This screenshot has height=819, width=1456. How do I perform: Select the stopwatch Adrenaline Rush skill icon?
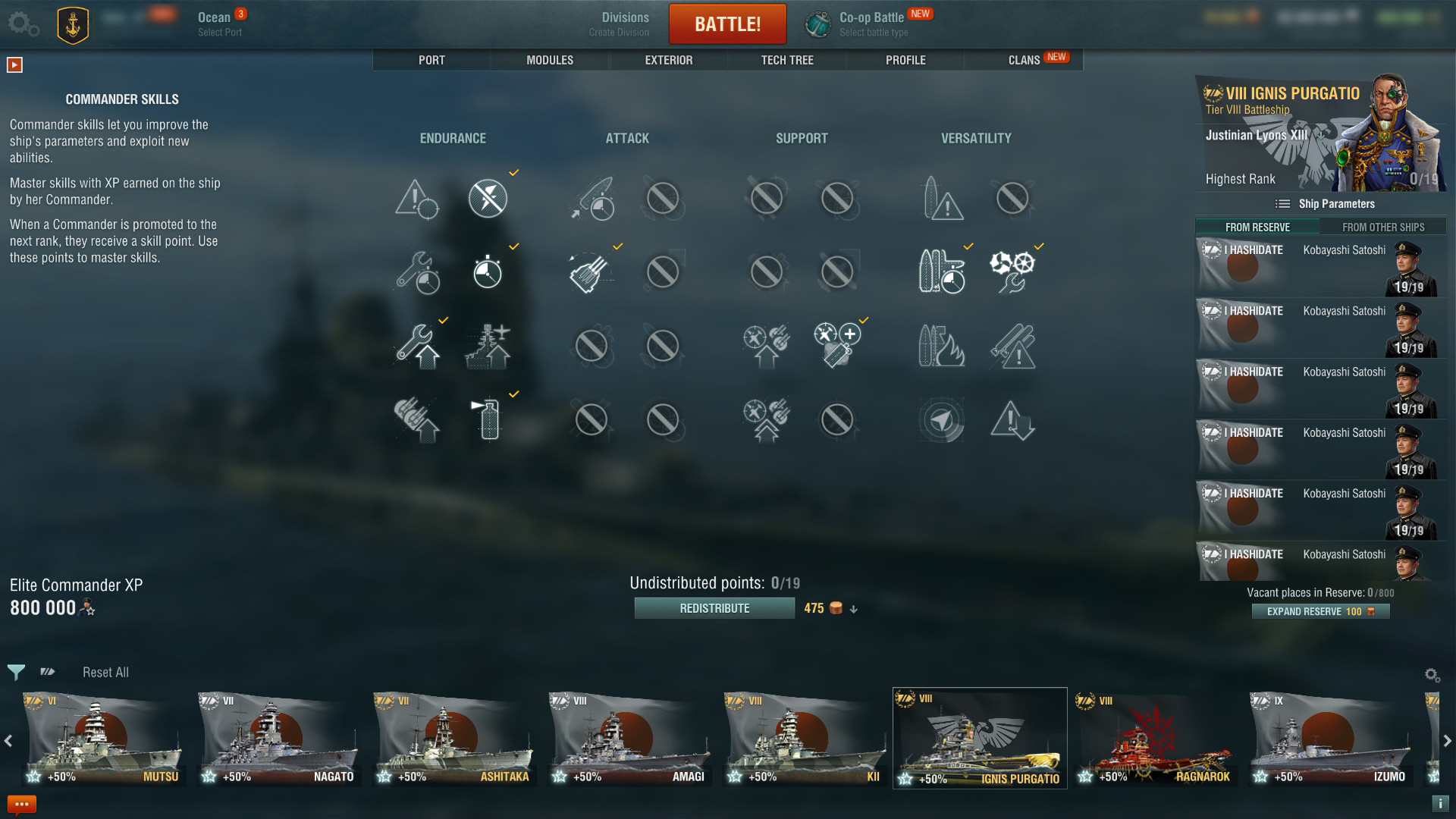coord(489,271)
